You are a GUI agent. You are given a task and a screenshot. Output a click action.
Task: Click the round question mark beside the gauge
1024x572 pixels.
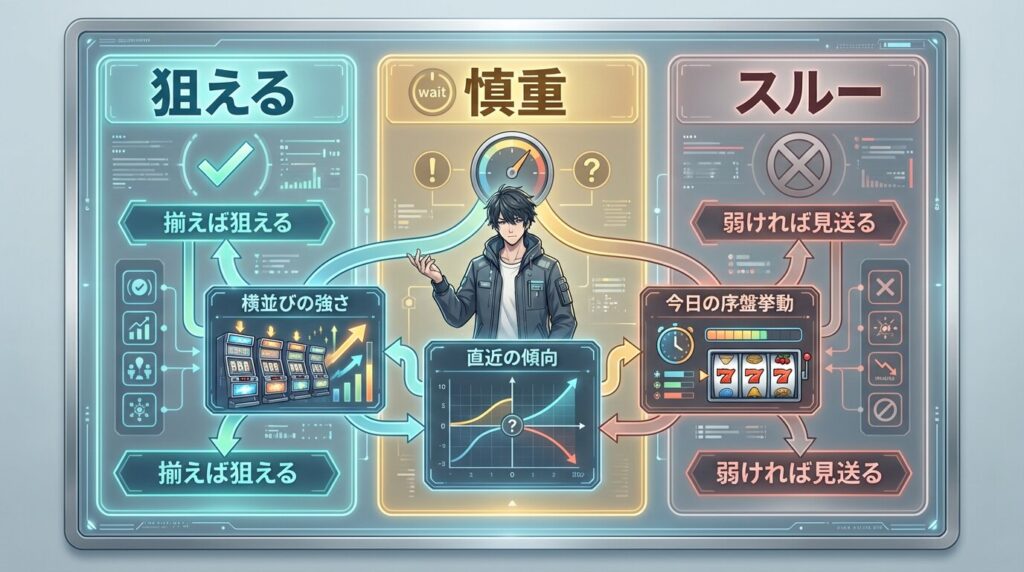coord(590,168)
